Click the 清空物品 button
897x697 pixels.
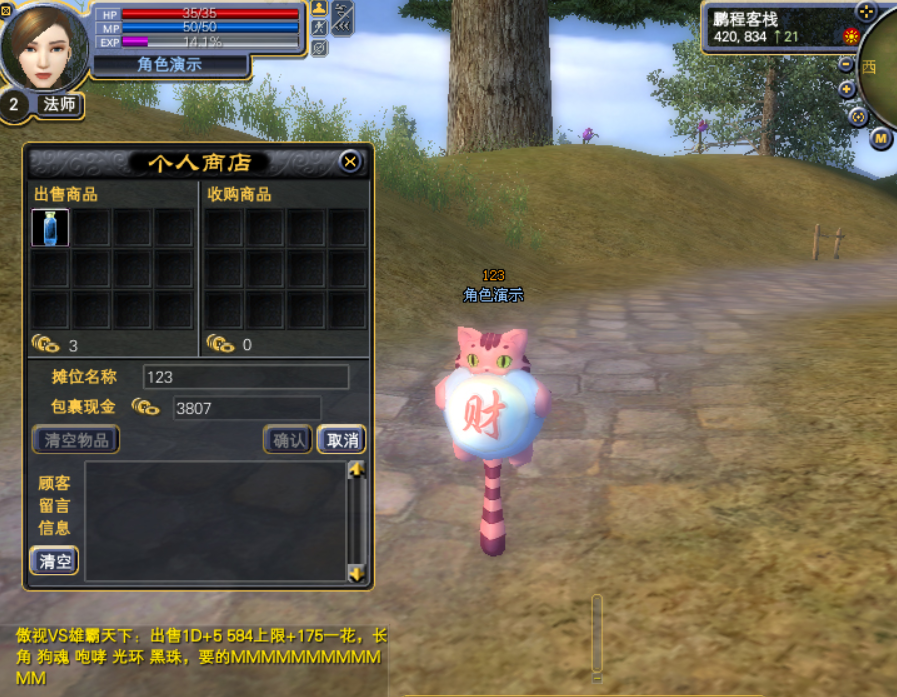pyautogui.click(x=76, y=439)
